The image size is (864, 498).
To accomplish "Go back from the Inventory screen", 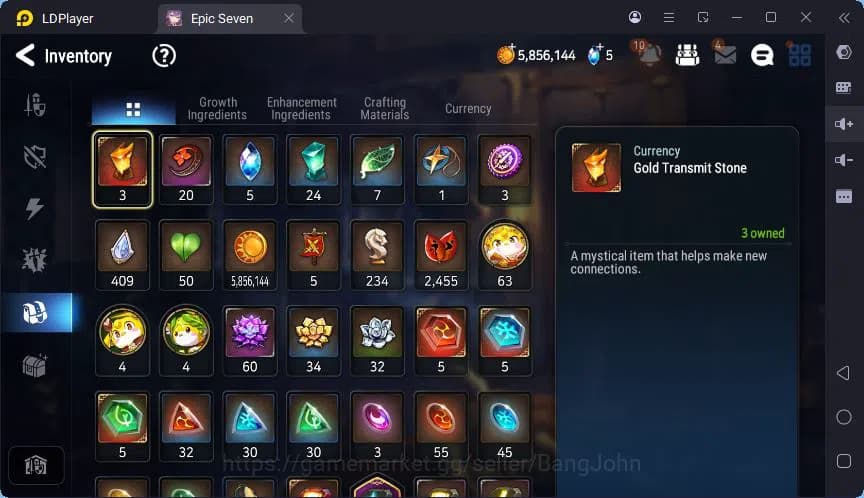I will [25, 56].
